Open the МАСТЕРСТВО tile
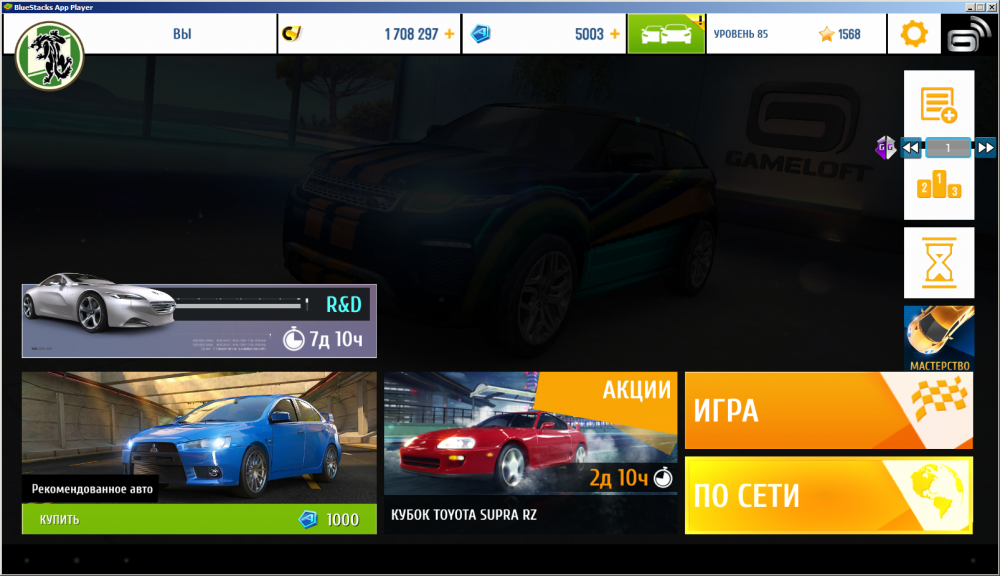Screen dimensions: 1000x576 (x=939, y=339)
